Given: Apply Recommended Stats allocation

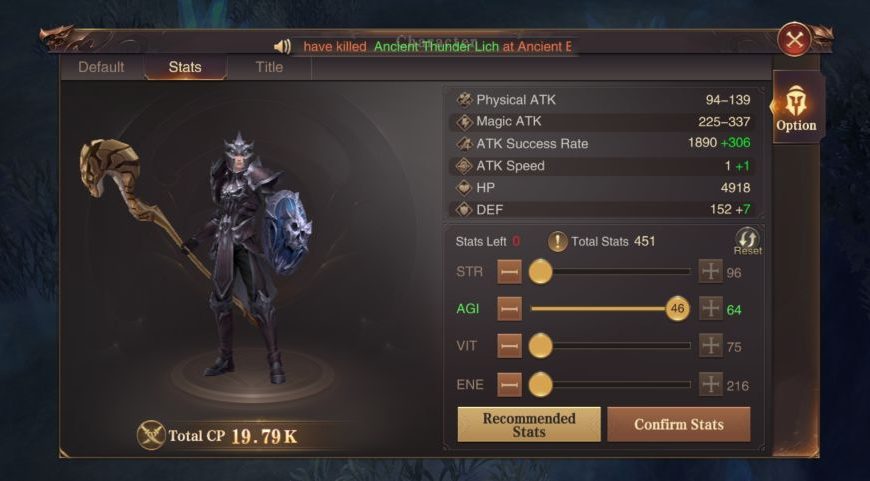Looking at the screenshot, I should click(x=529, y=424).
